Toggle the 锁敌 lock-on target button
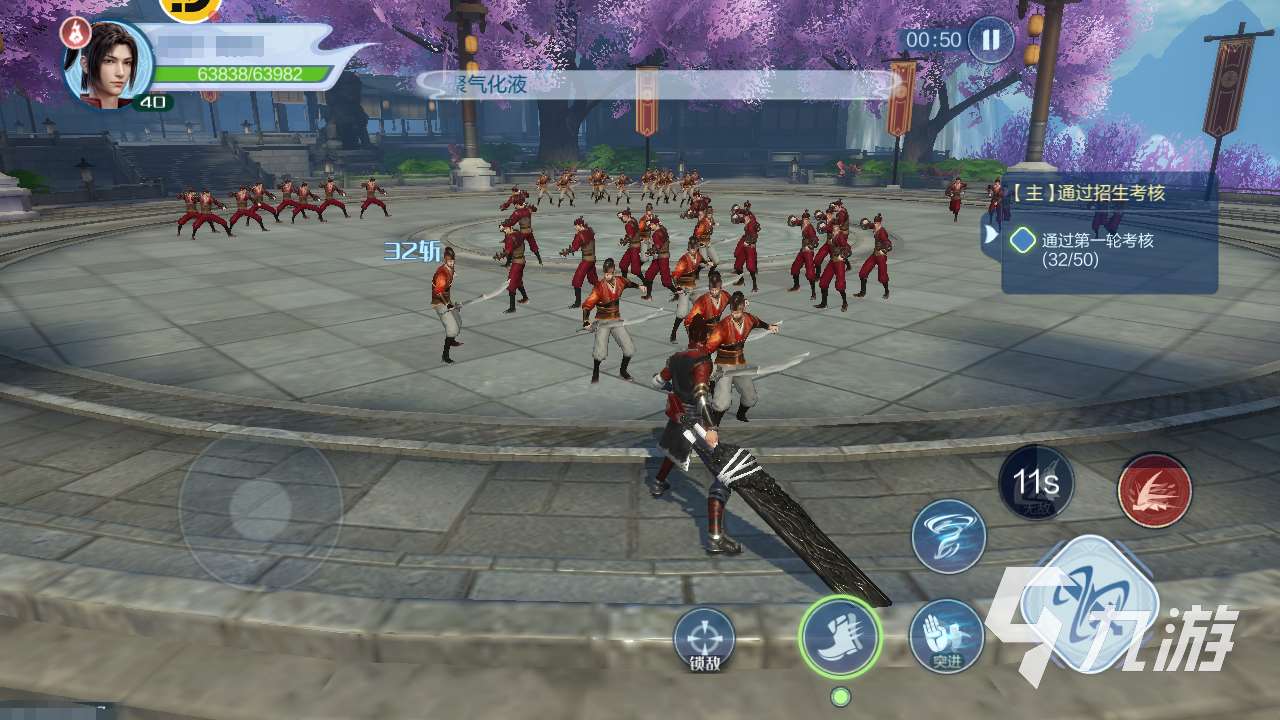This screenshot has width=1280, height=720. click(x=704, y=638)
